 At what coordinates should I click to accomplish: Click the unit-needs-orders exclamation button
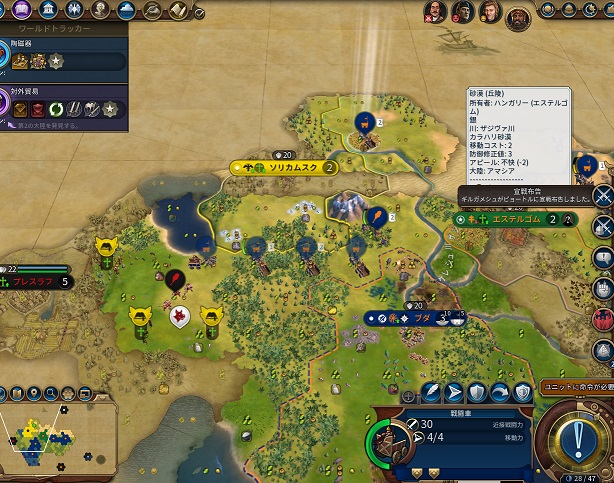pos(580,438)
